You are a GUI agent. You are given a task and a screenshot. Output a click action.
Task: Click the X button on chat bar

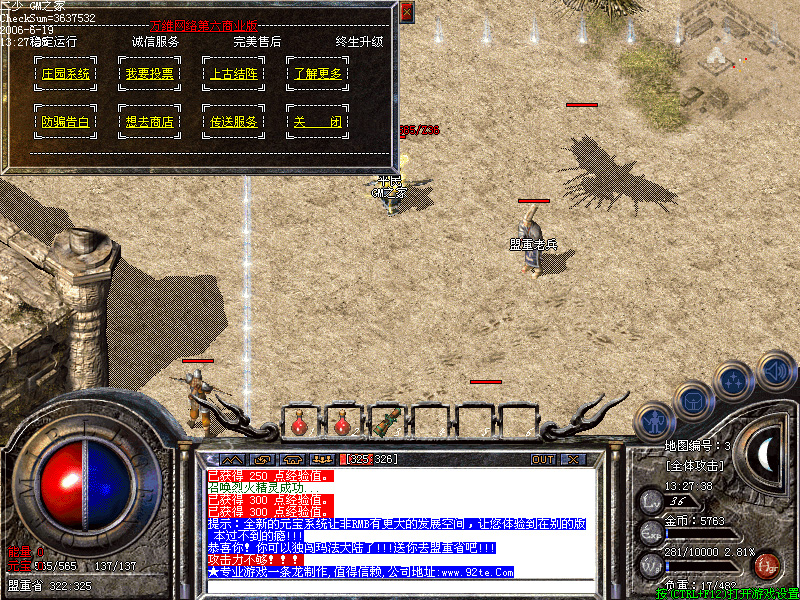click(573, 459)
